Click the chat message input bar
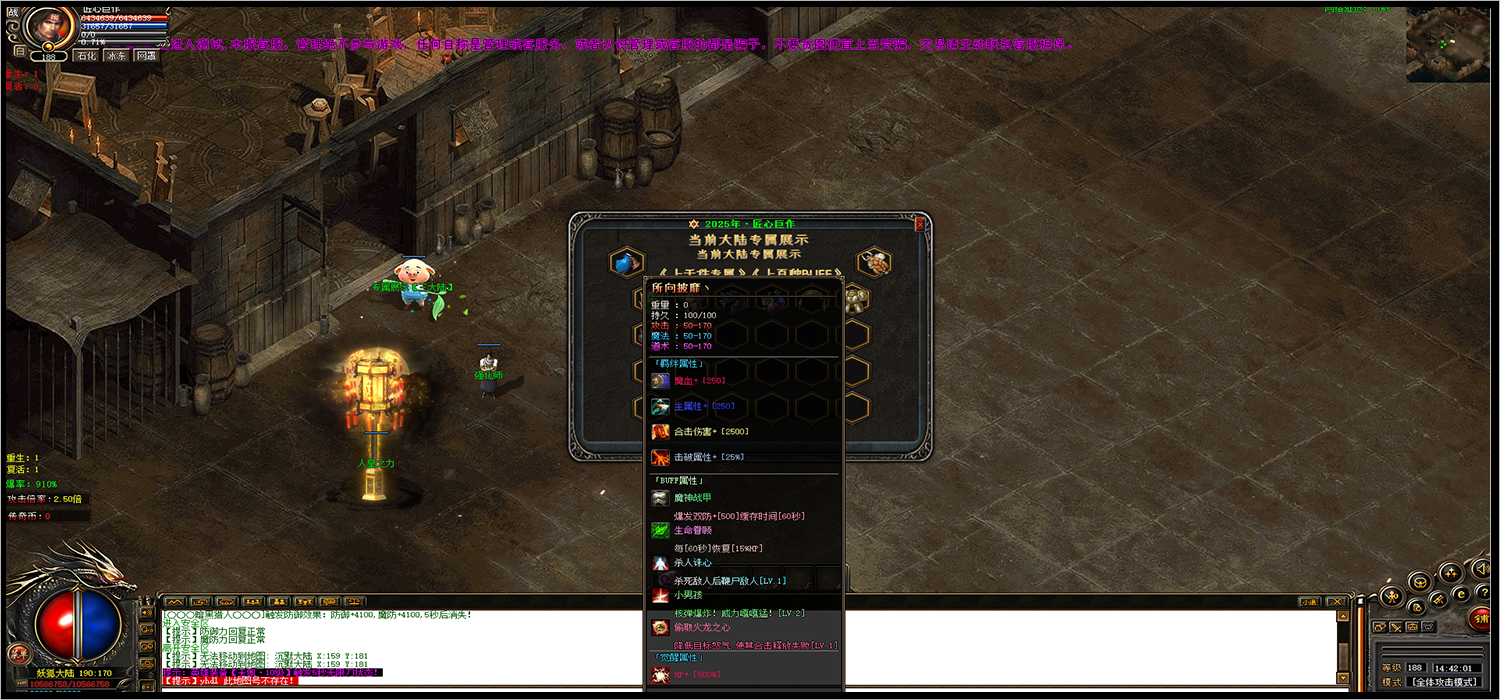This screenshot has height=700, width=1500. click(750, 688)
